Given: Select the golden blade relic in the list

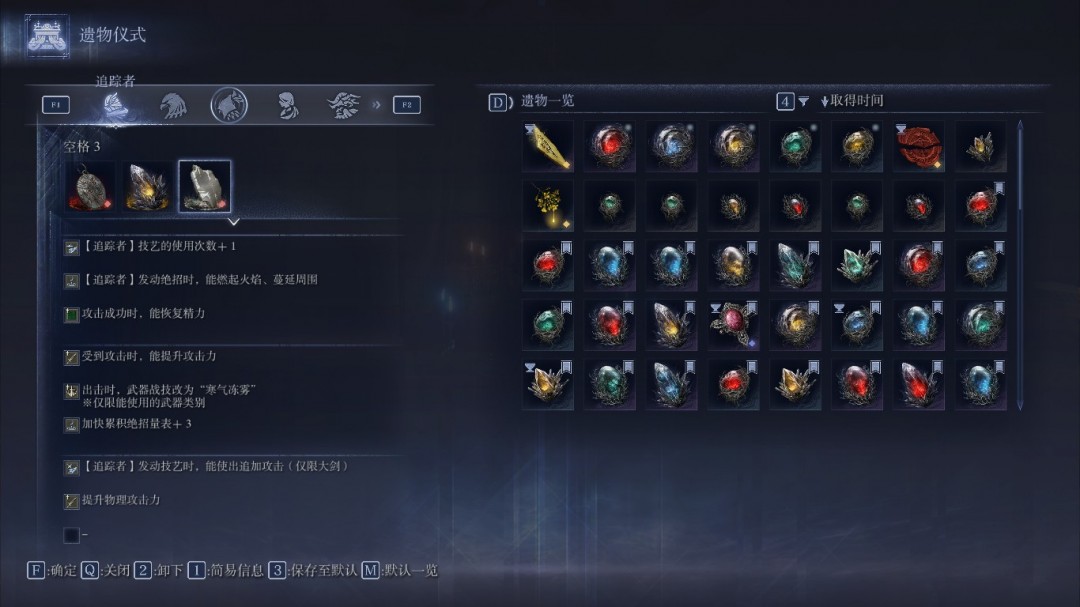Looking at the screenshot, I should point(548,147).
